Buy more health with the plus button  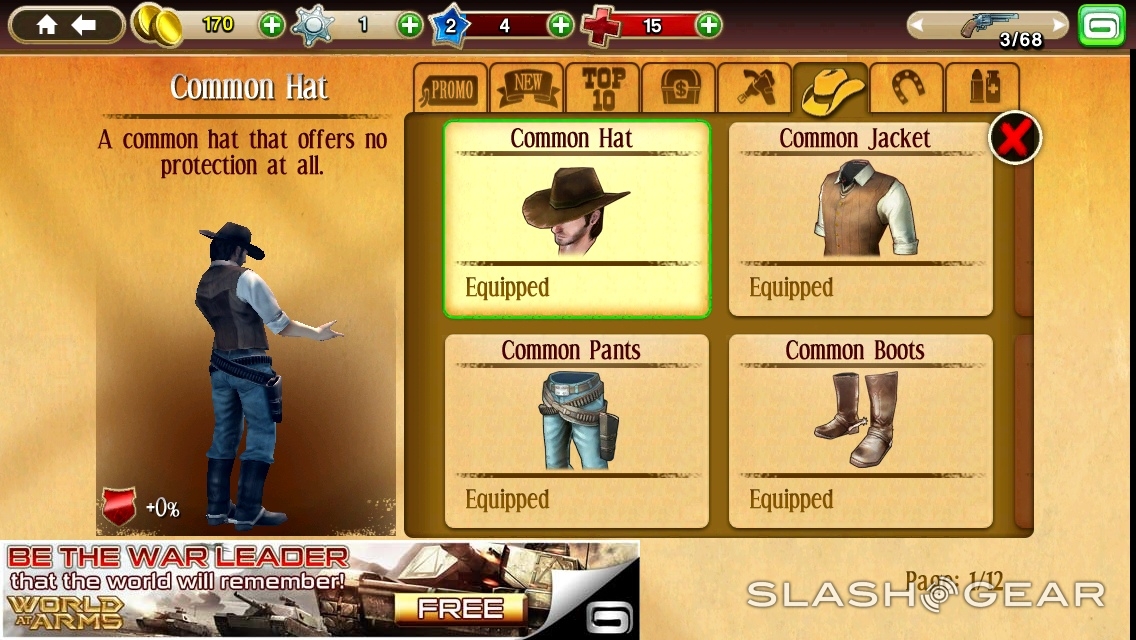click(x=708, y=25)
